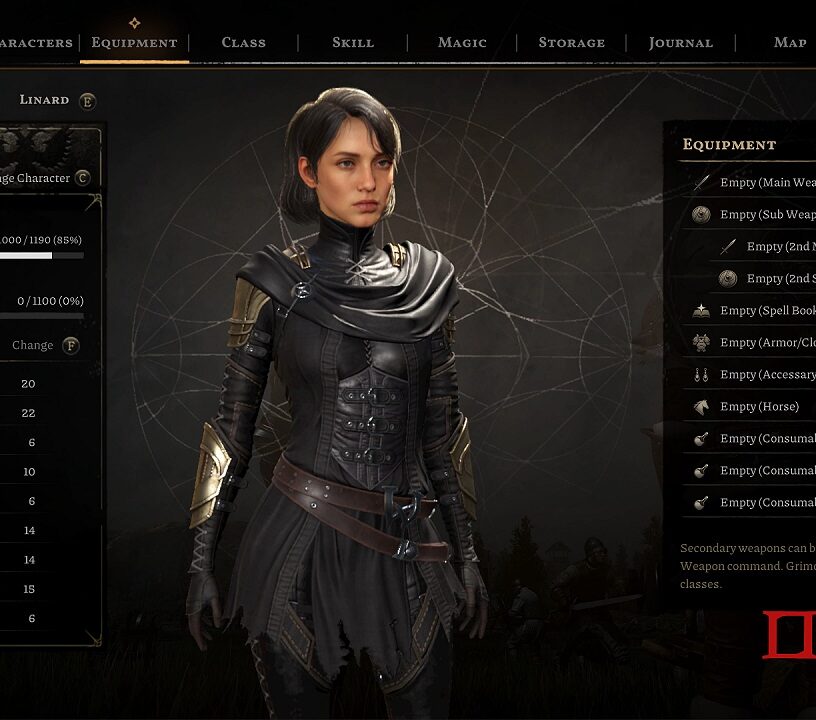The height and width of the screenshot is (720, 816).
Task: Select the Equipment tab
Action: 134,42
